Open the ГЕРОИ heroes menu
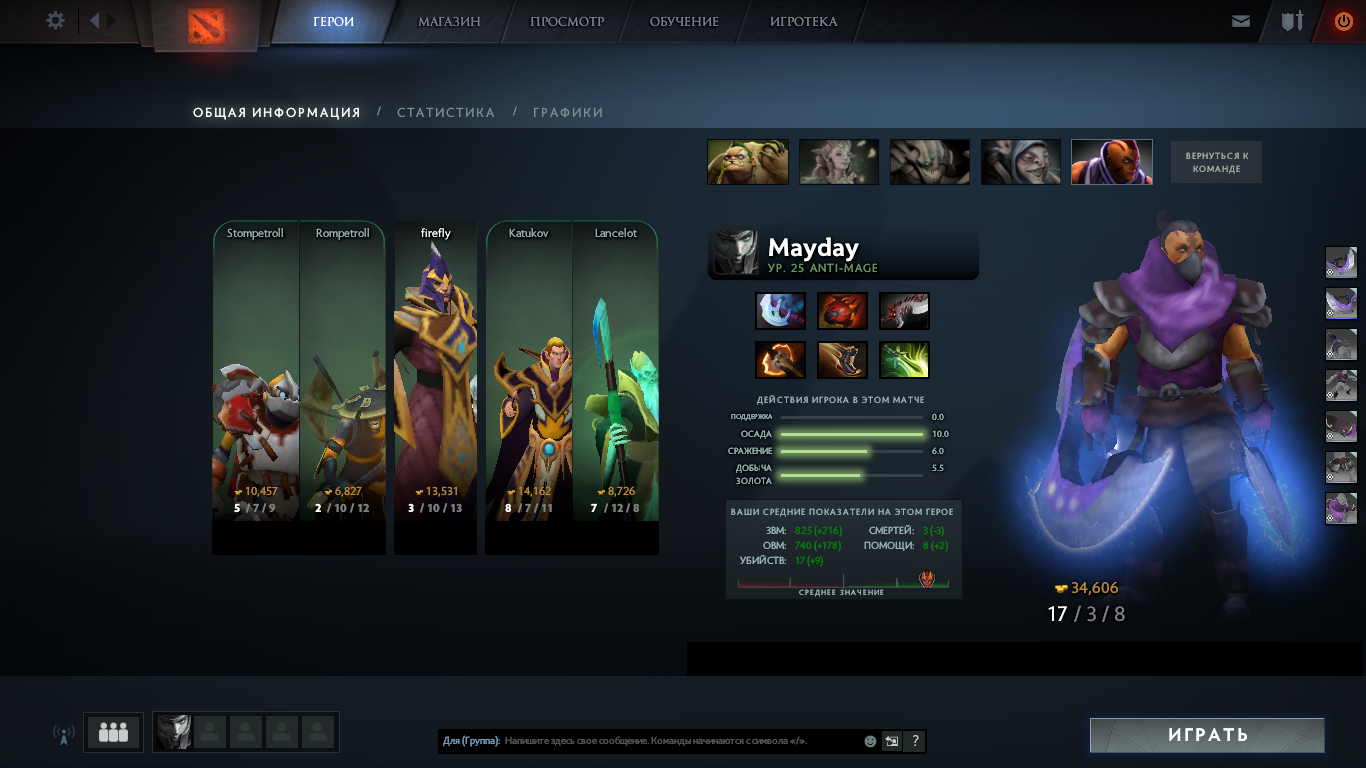 [x=333, y=21]
